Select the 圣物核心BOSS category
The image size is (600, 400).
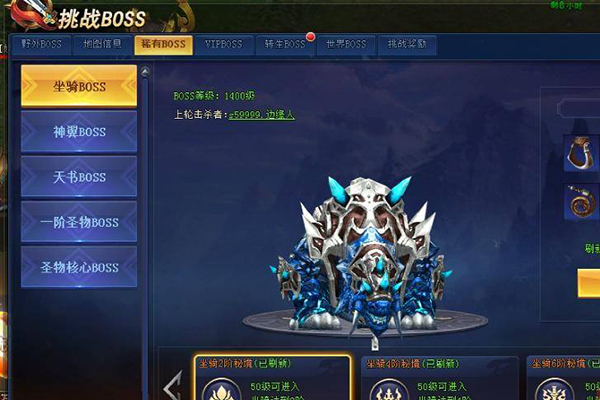[x=79, y=267]
